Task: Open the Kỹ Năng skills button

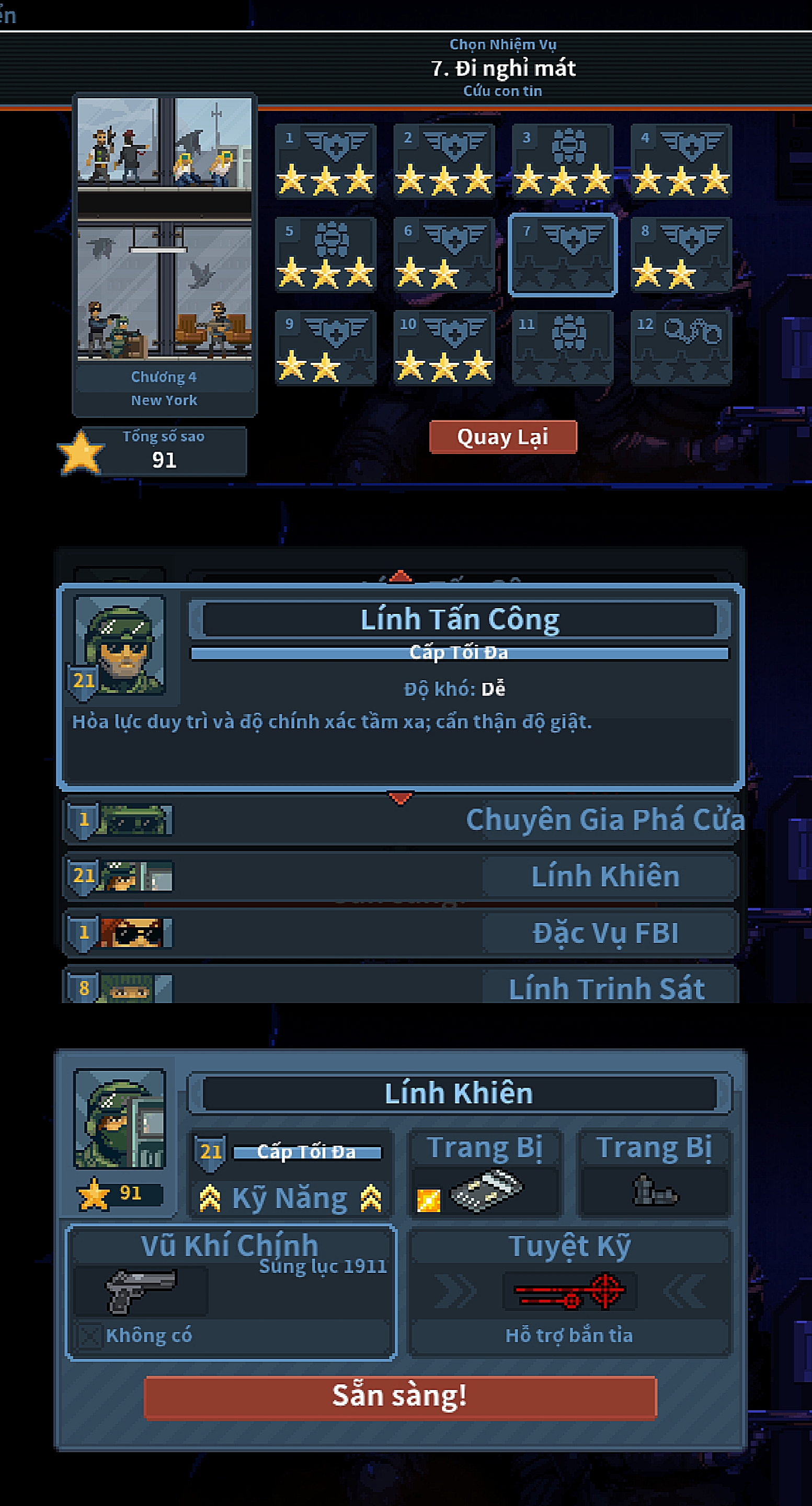Action: (x=291, y=1198)
